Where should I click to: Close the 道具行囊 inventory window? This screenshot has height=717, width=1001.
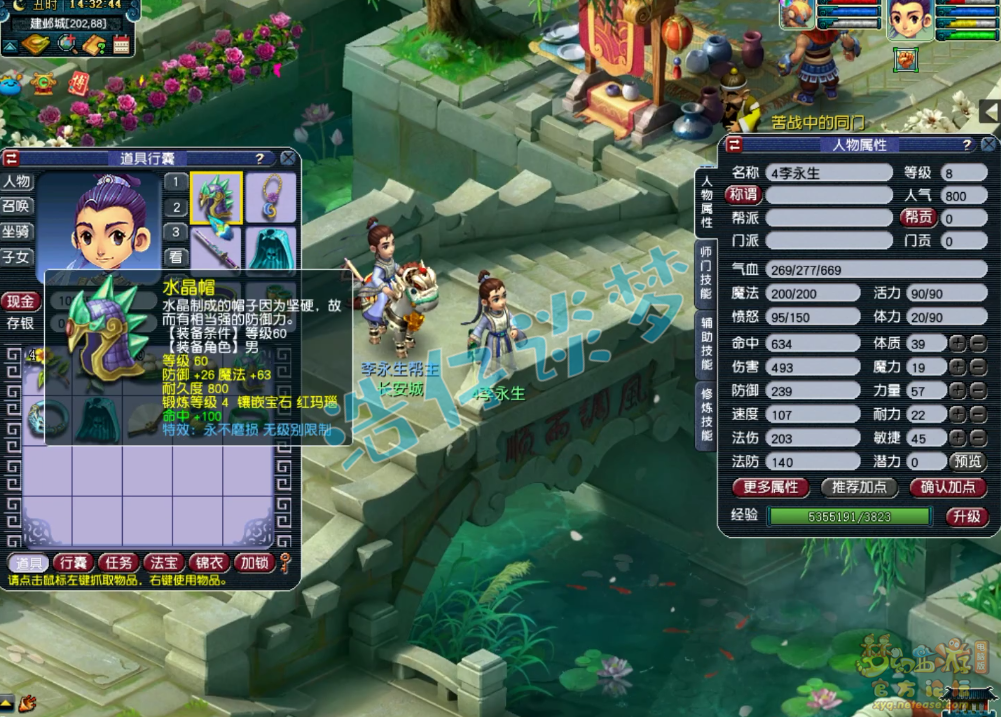point(288,158)
